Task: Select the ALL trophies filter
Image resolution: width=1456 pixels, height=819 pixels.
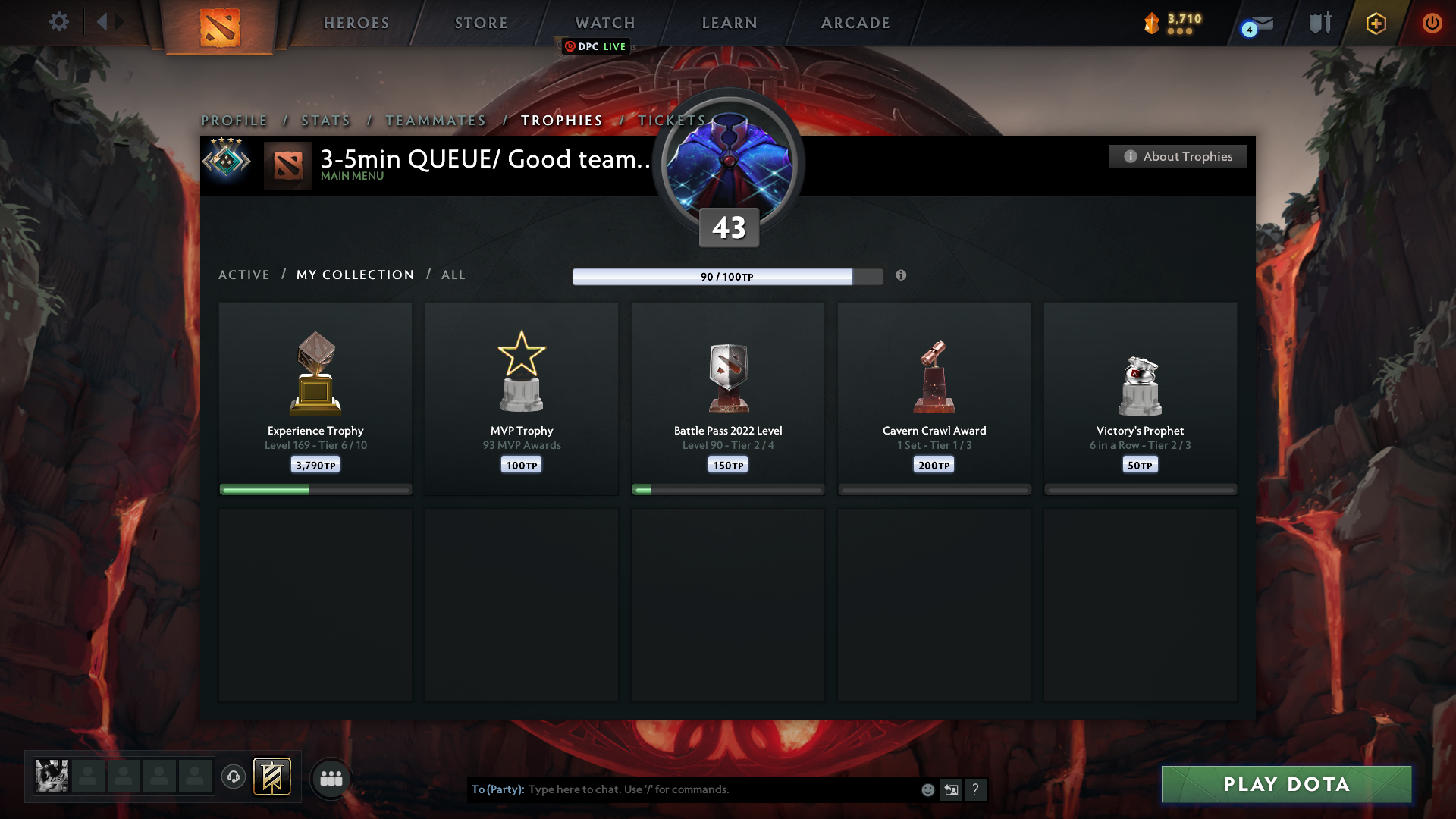Action: [453, 275]
